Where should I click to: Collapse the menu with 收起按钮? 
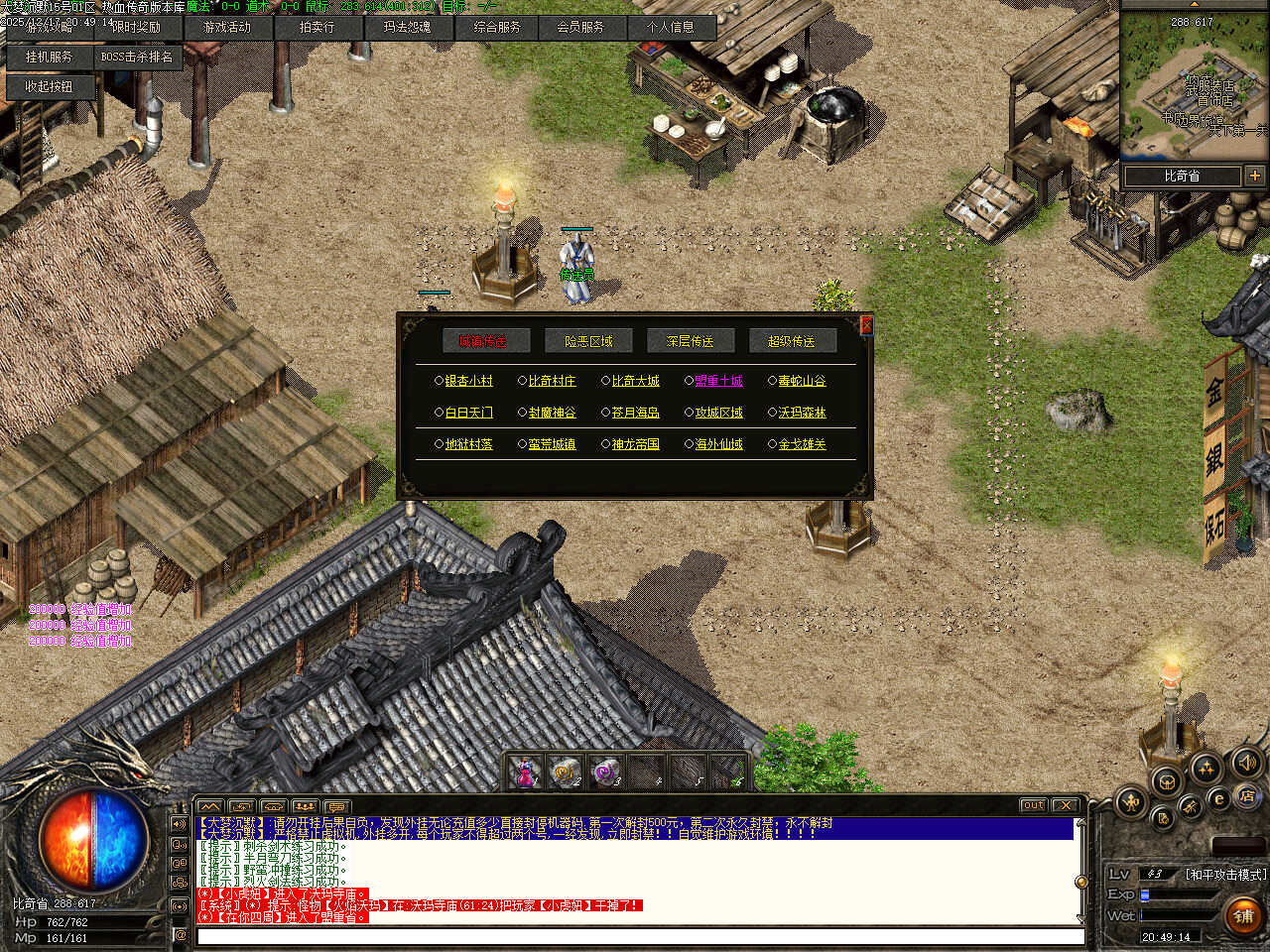click(49, 87)
